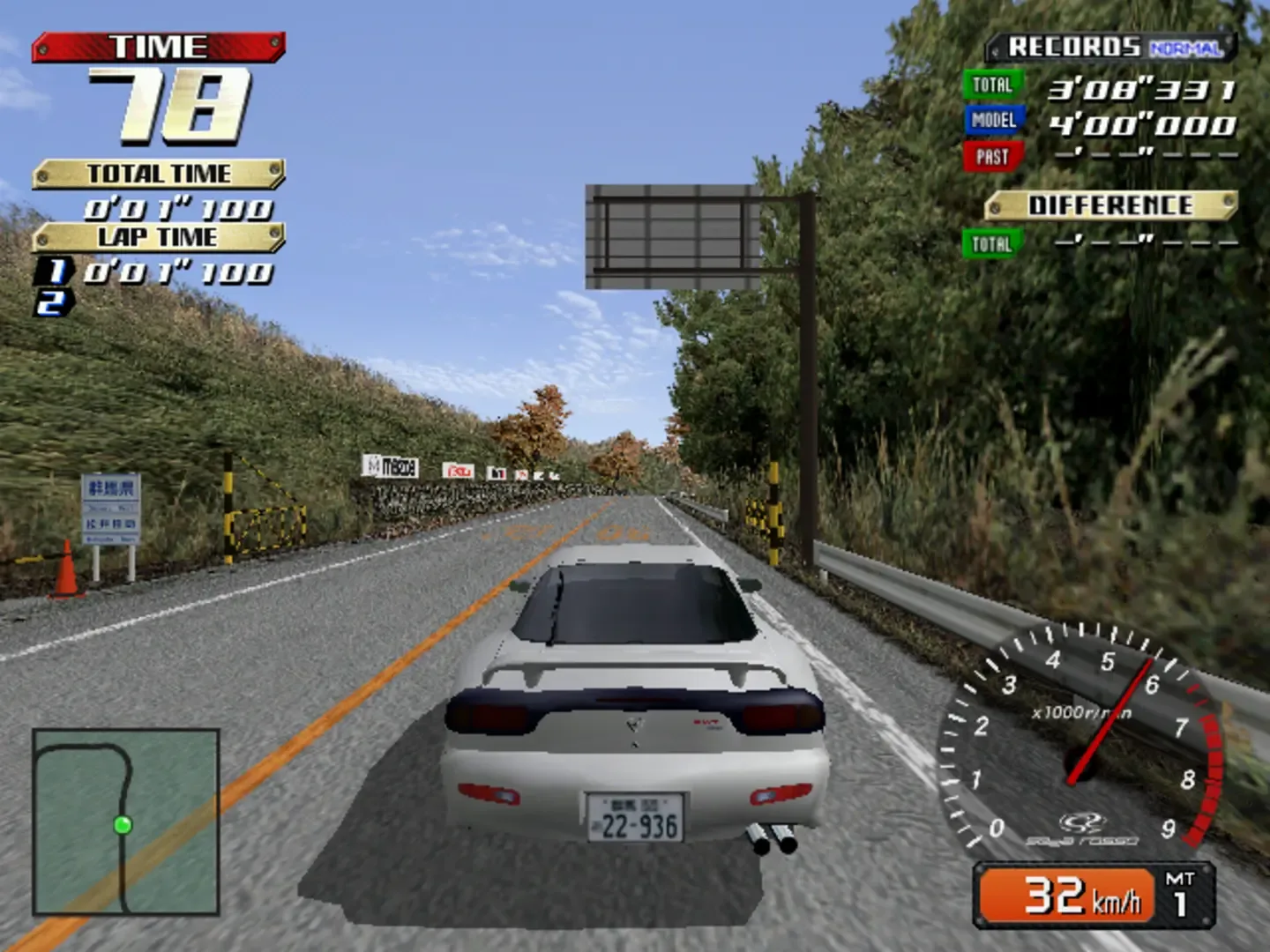Expand the DIFFERENCE panel header
The image size is (1270, 952).
[x=1111, y=205]
